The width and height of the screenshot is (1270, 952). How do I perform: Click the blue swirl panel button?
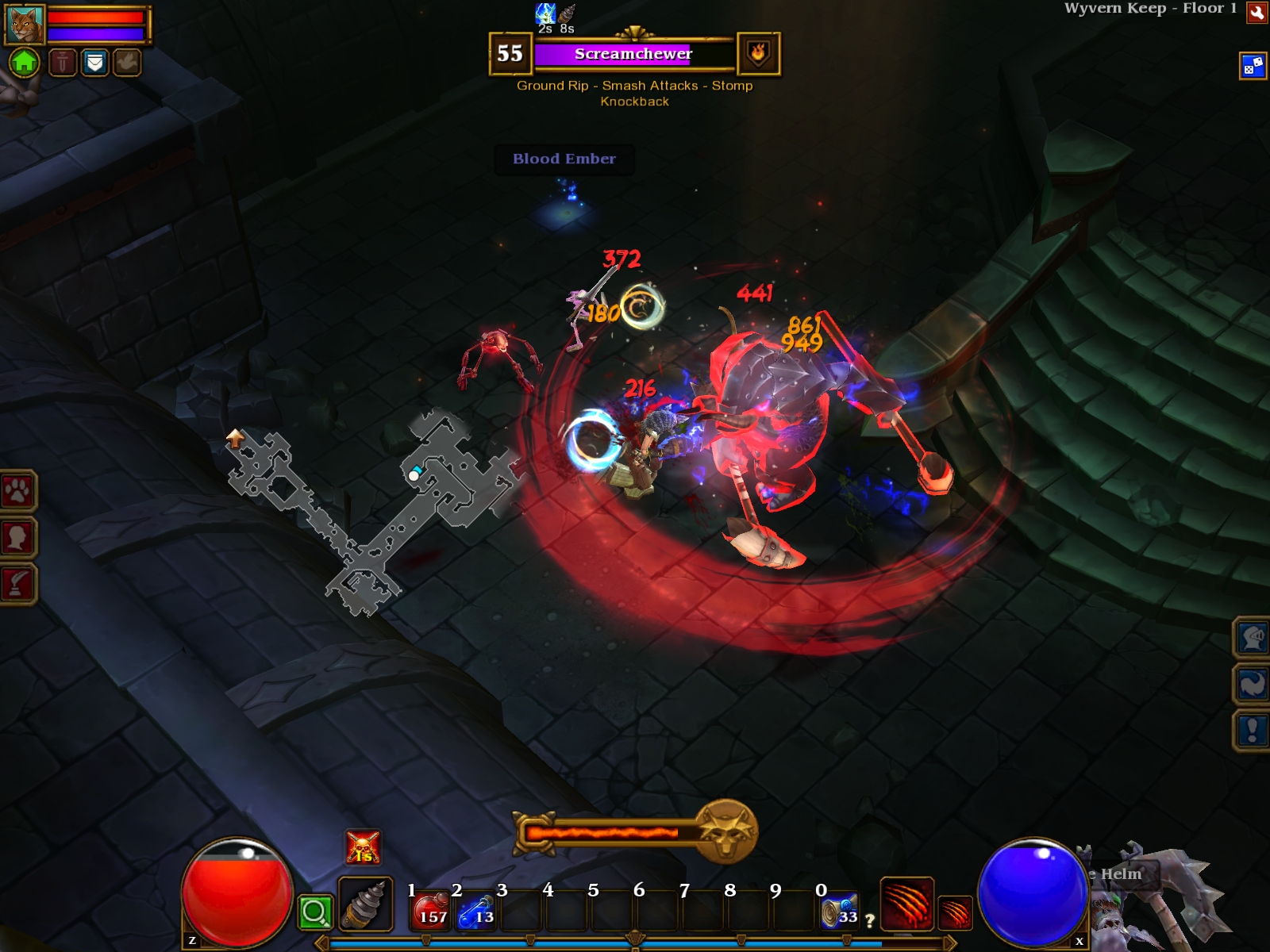pos(1252,684)
